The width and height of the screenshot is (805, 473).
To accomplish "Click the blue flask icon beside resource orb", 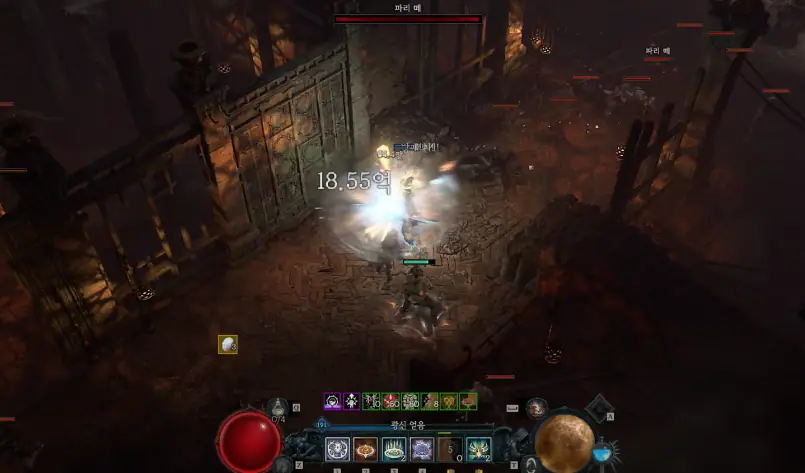I will pyautogui.click(x=603, y=453).
